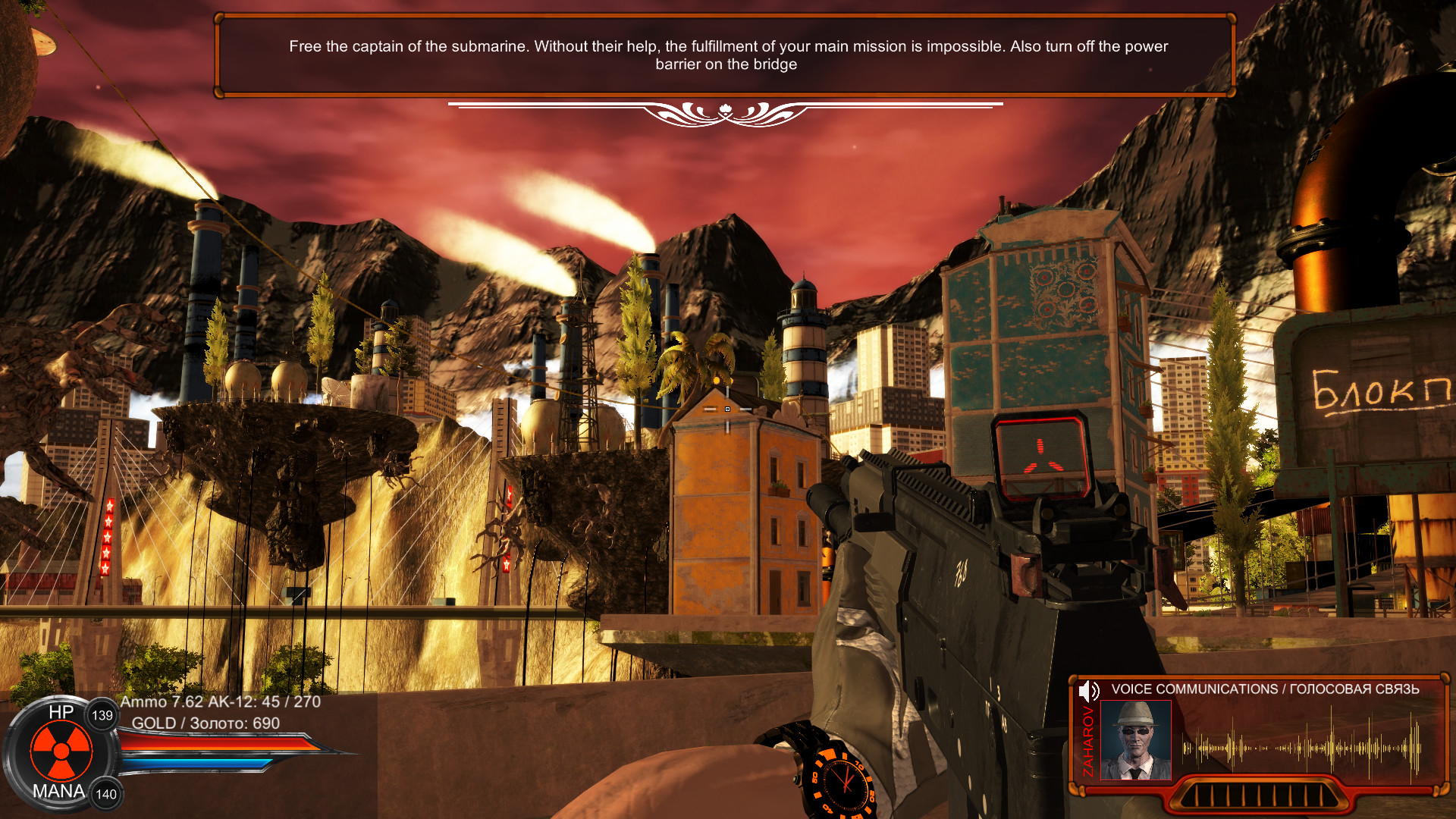Toggle the HP label on the radiation gauge
Viewport: 1456px width, 819px height.
(x=61, y=713)
